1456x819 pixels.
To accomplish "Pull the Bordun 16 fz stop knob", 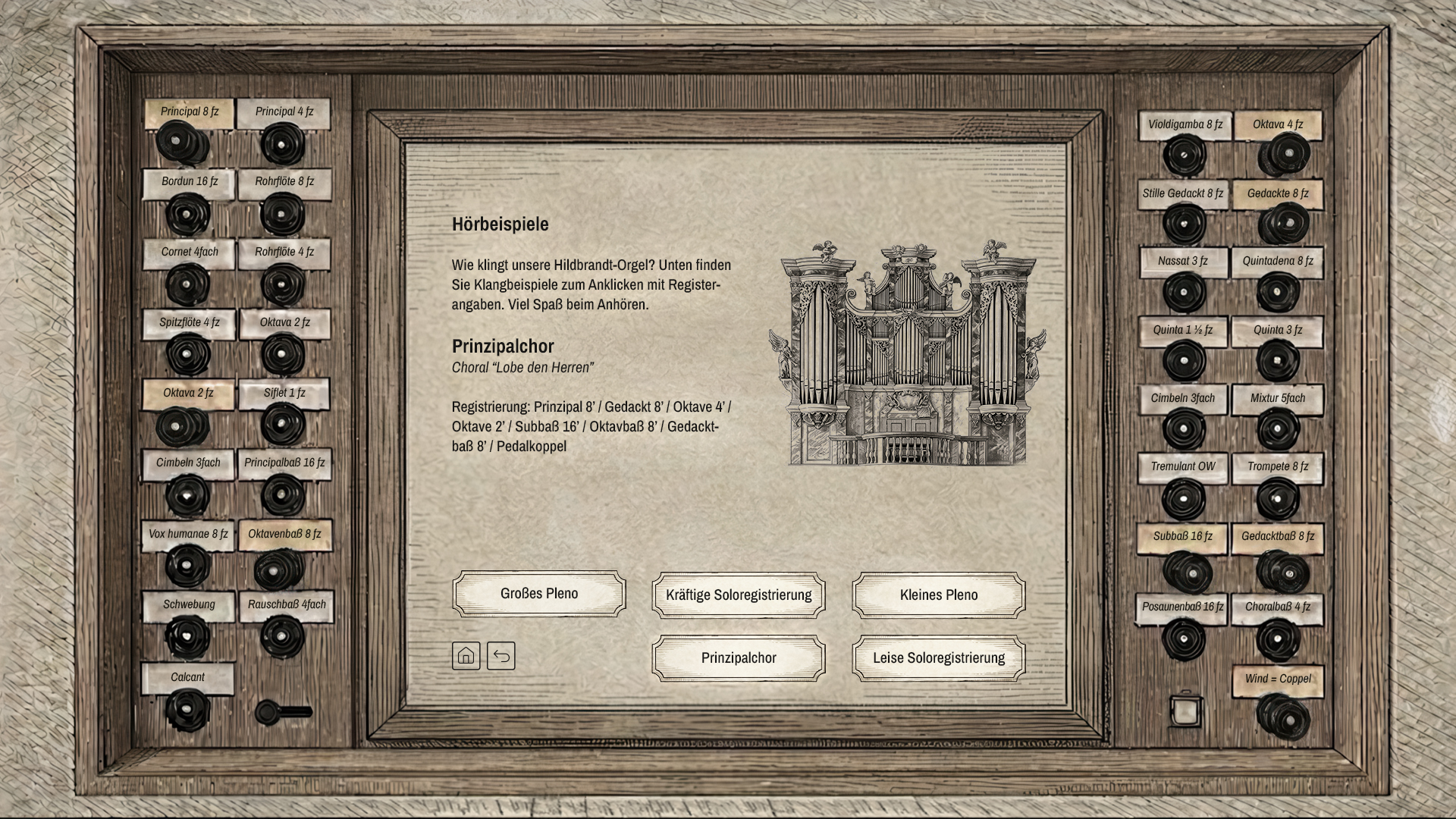I will click(187, 214).
